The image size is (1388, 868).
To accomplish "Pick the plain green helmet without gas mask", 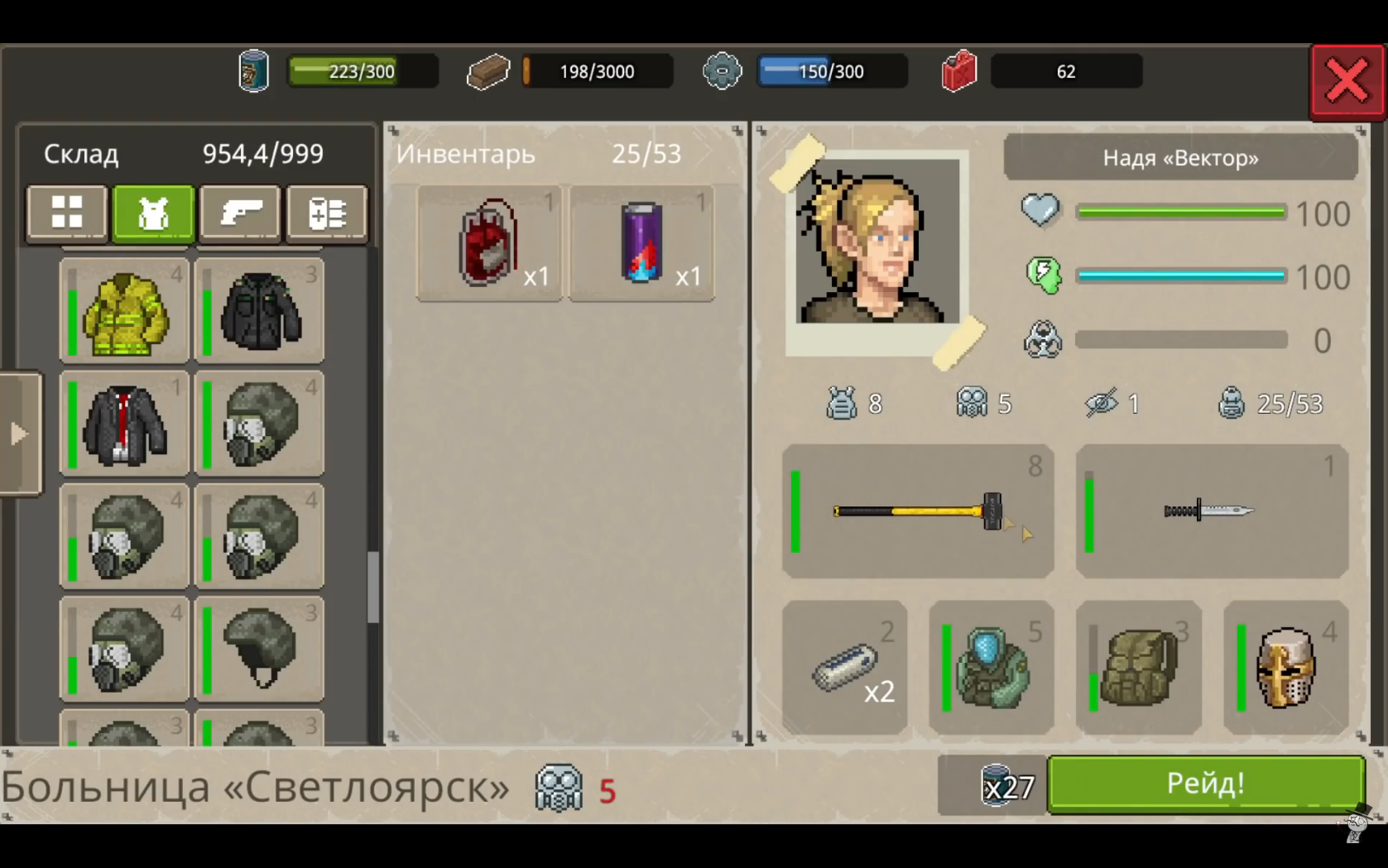I will [260, 649].
